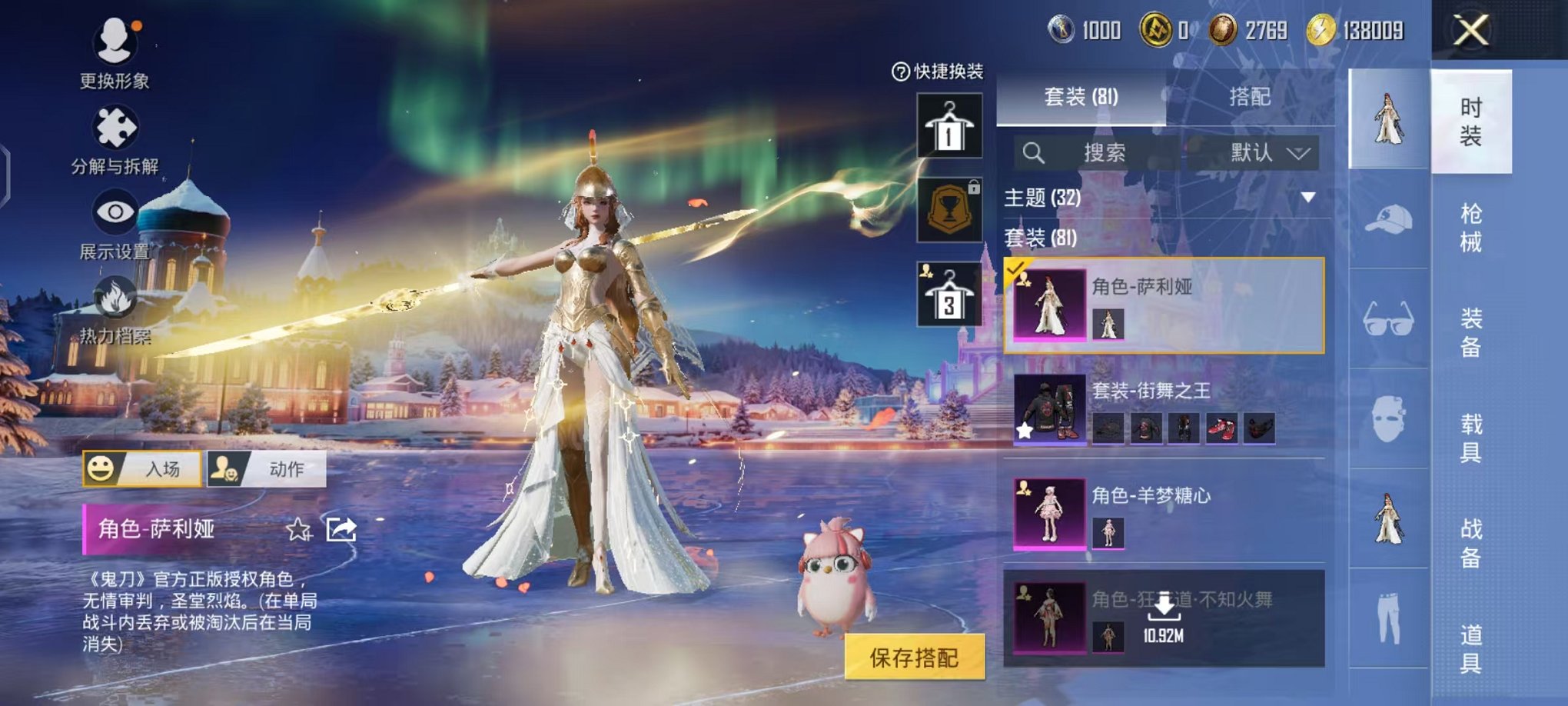Unlock the trophy quick-swap slot

click(x=950, y=209)
